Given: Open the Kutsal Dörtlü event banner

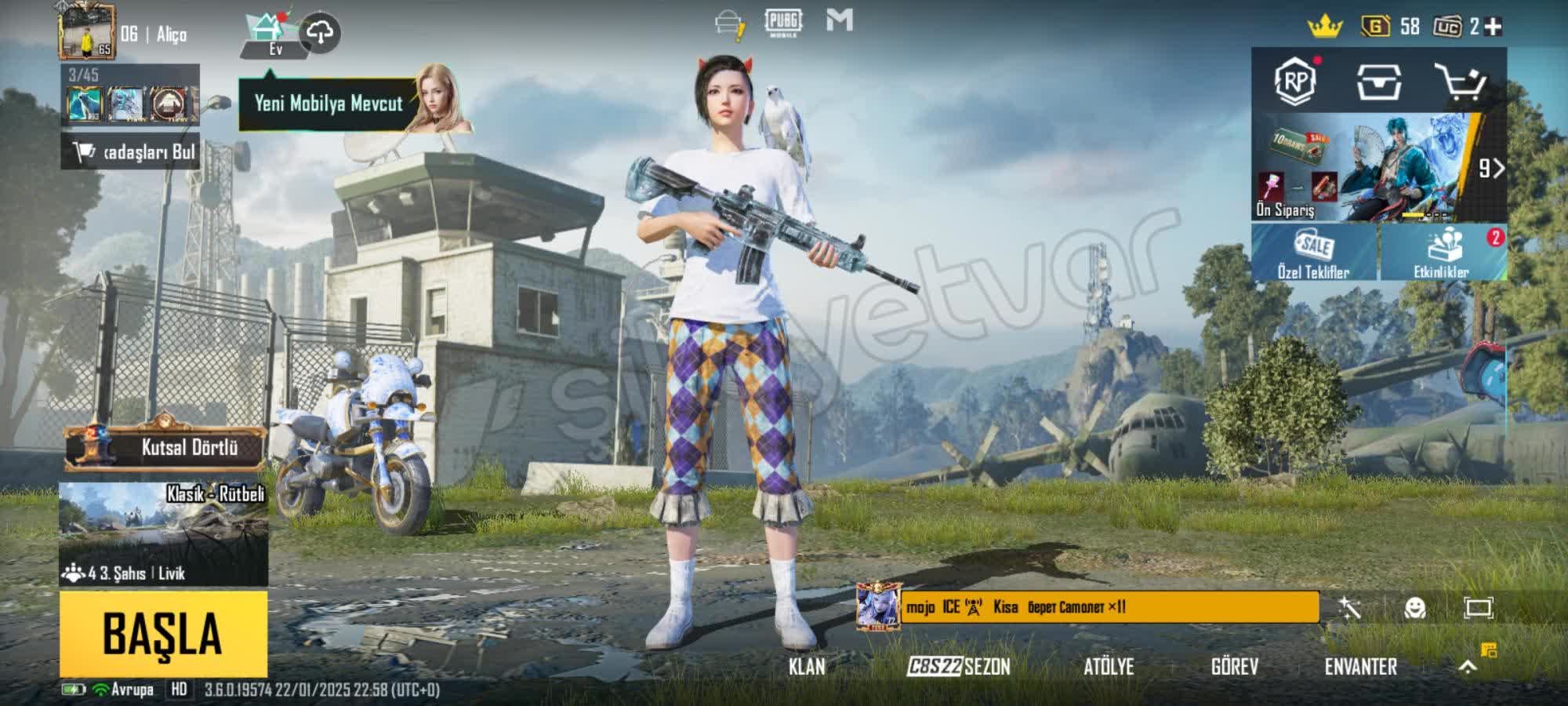Looking at the screenshot, I should pos(165,447).
